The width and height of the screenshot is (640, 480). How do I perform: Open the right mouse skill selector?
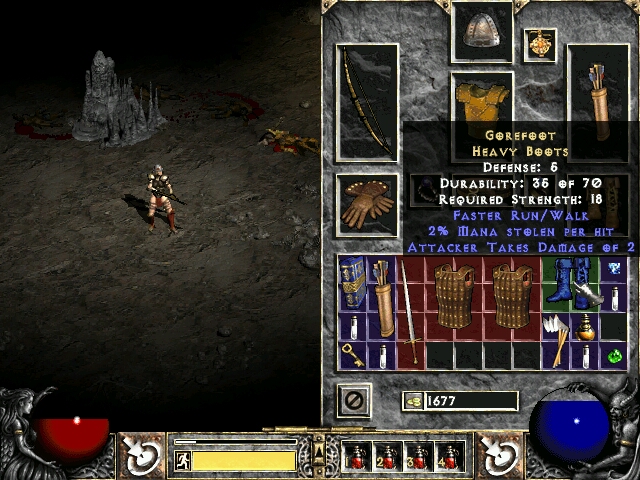(498, 455)
